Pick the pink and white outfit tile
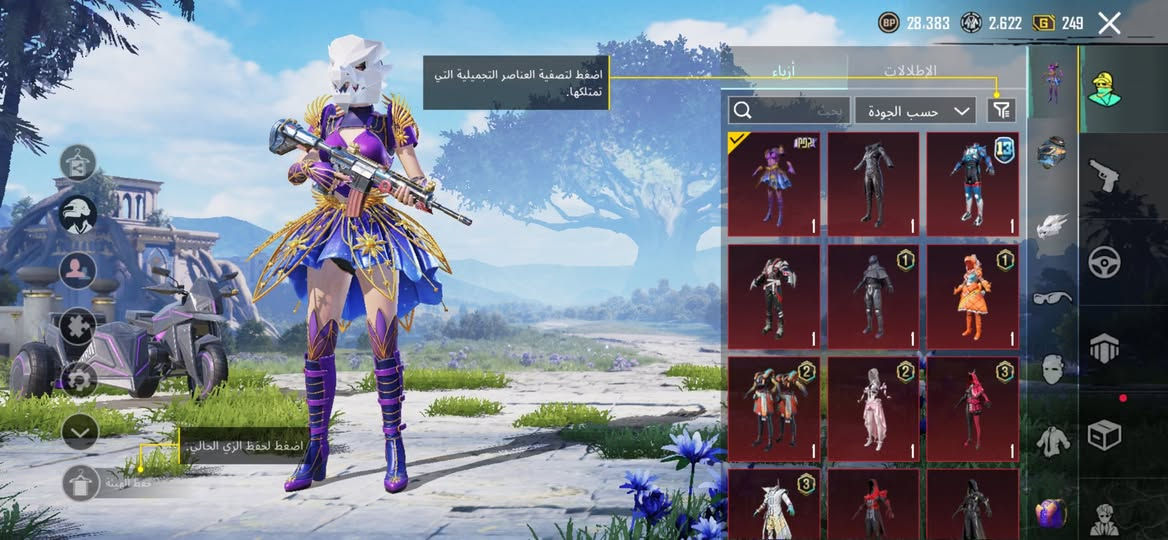1168x540 pixels. point(873,408)
